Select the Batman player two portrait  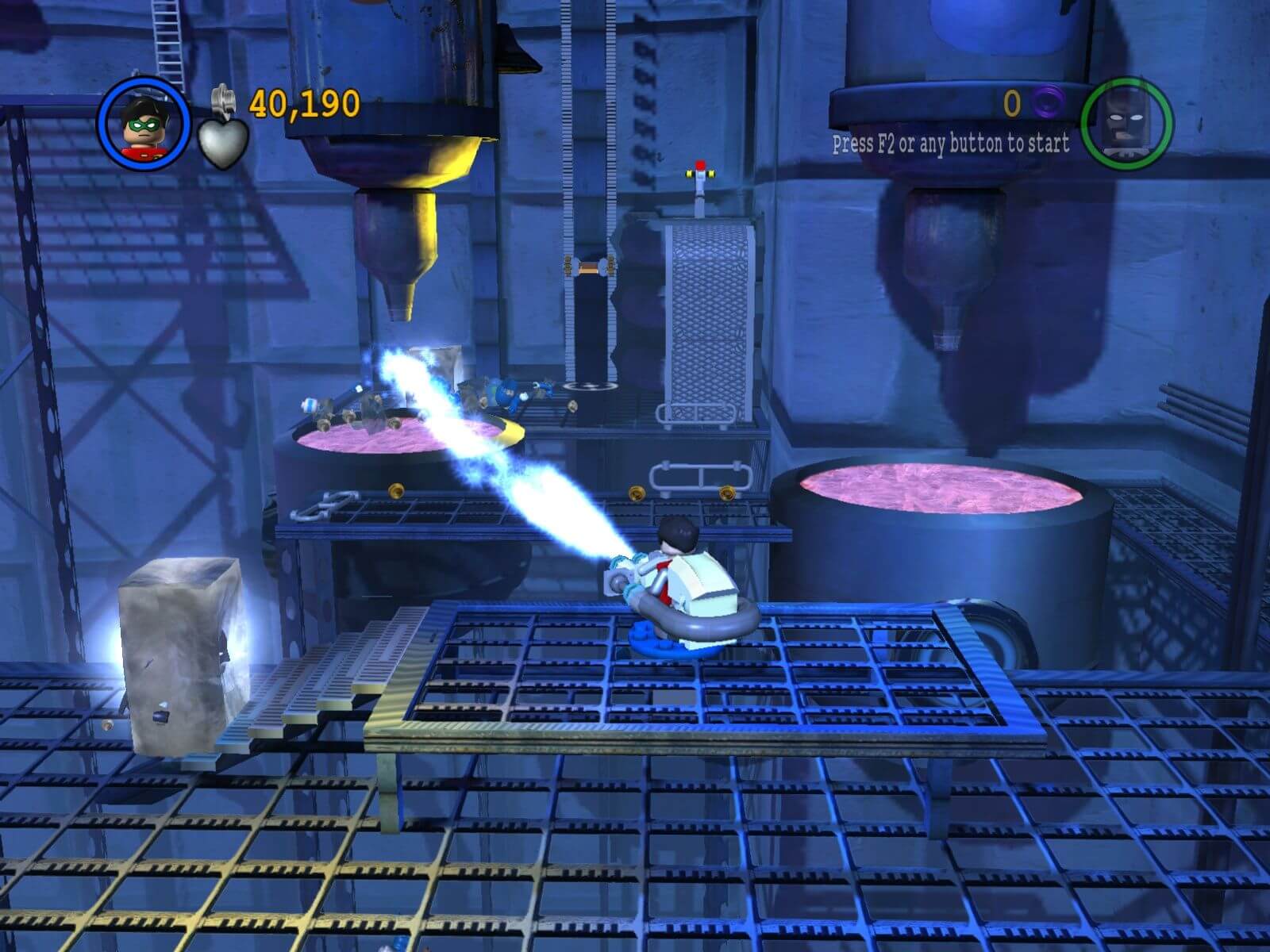pyautogui.click(x=1126, y=124)
